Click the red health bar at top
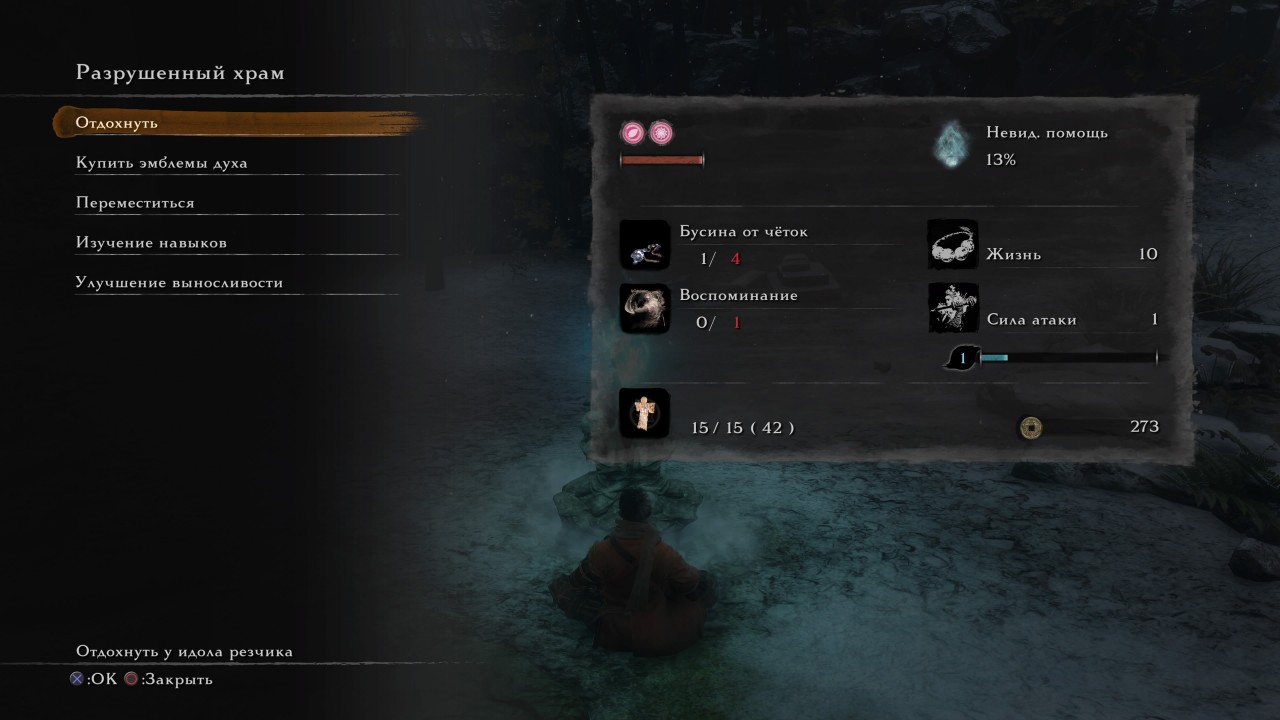1280x720 pixels. [x=663, y=158]
